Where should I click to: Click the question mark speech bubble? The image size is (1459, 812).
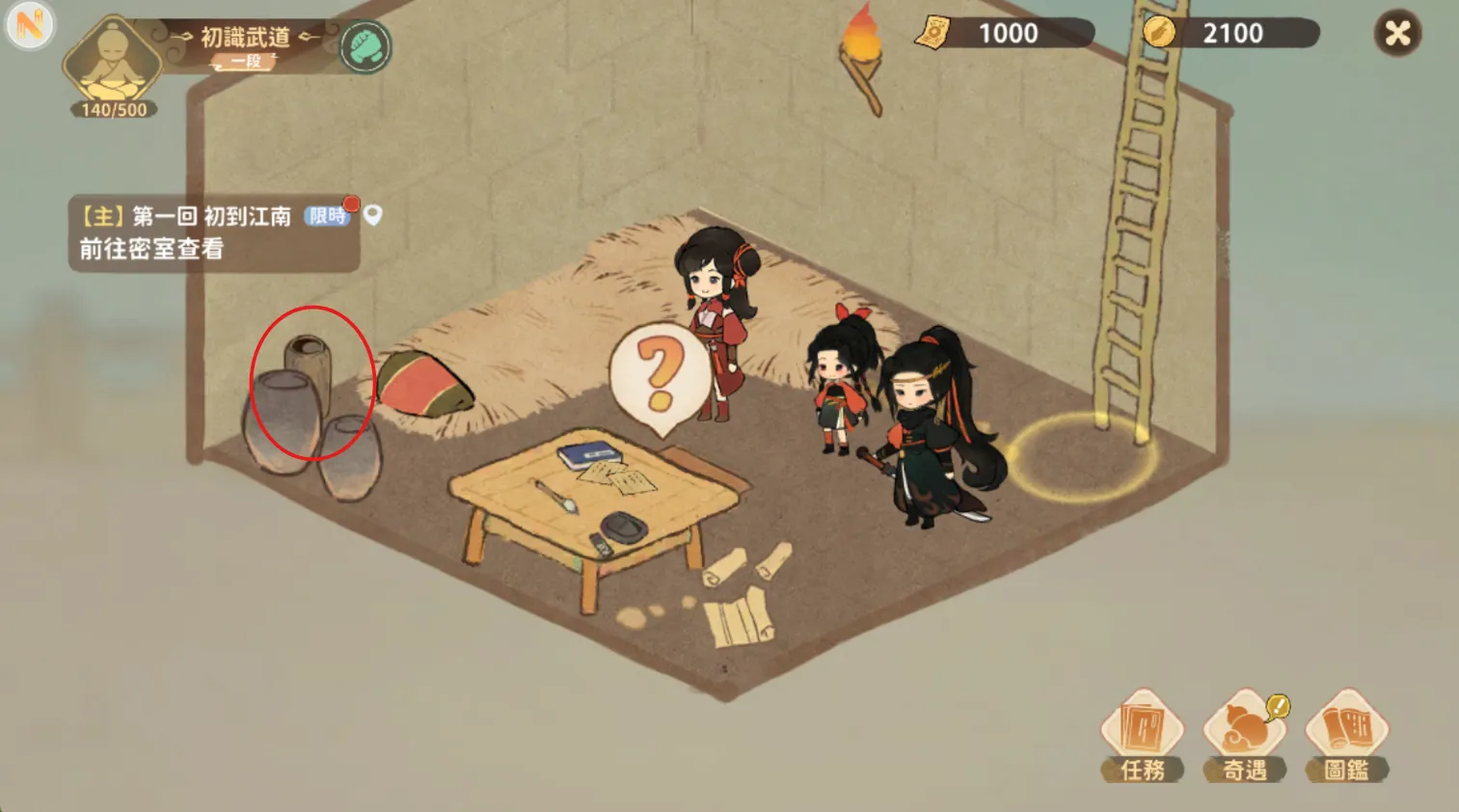660,374
